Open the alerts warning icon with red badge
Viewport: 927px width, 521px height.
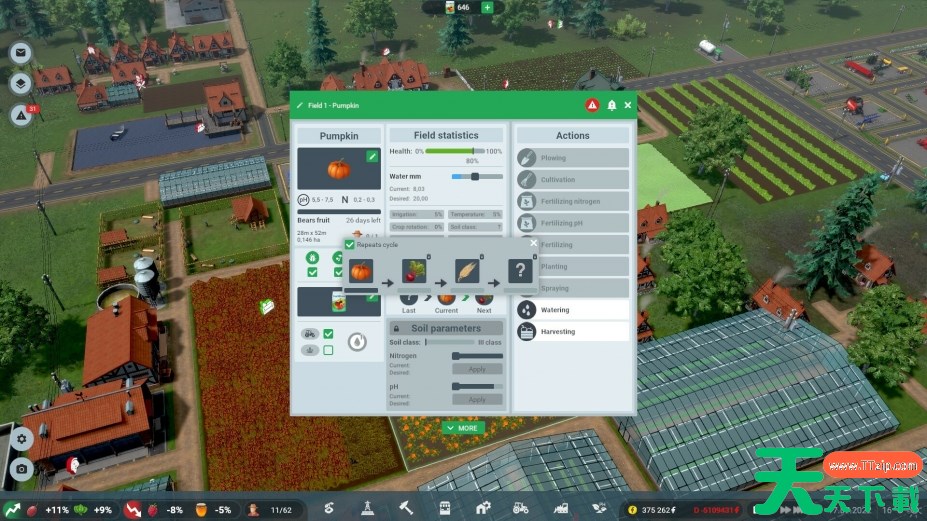(21, 115)
